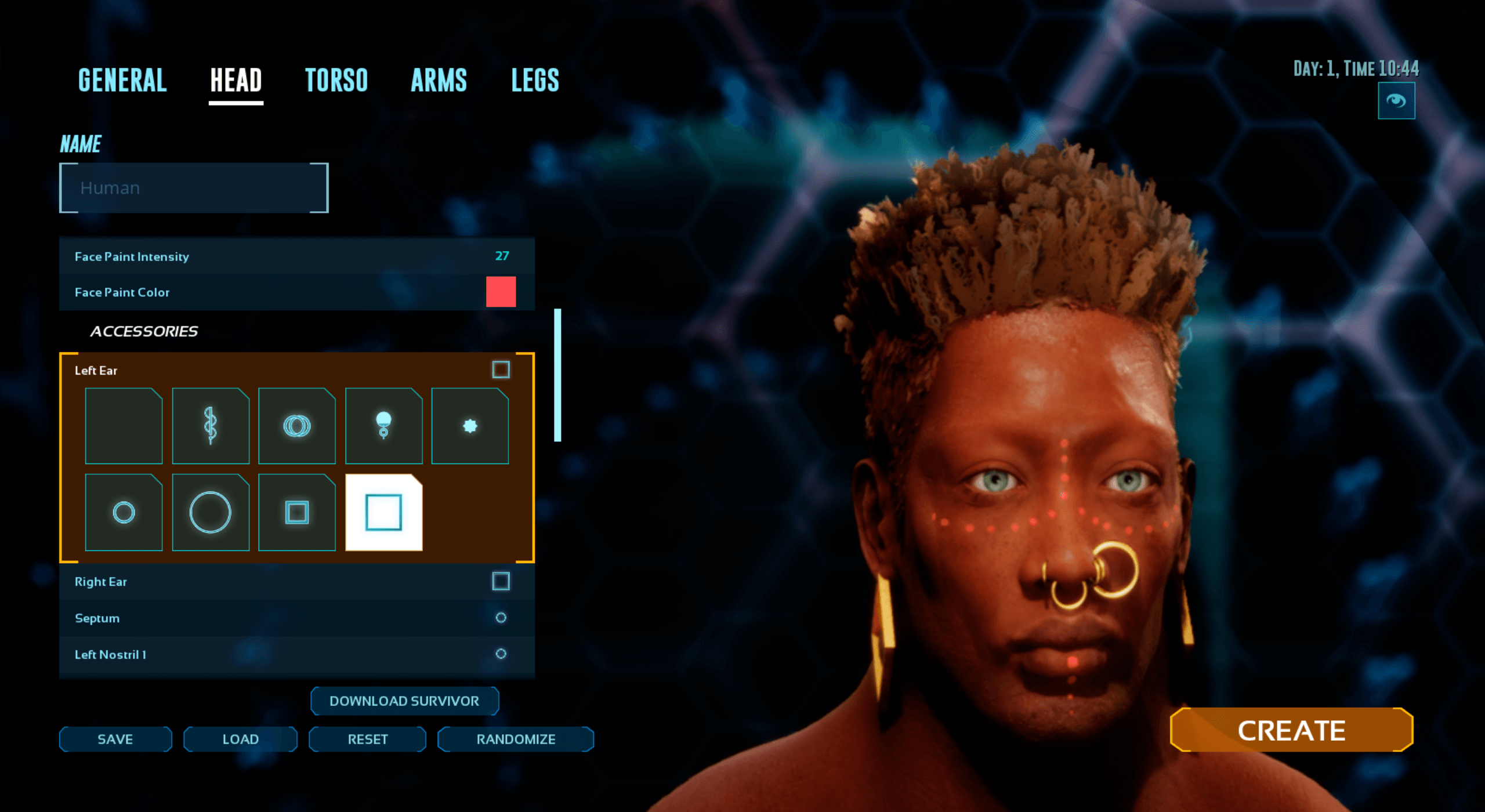This screenshot has height=812, width=1485.
Task: Open the LEGS customization tab
Action: point(534,80)
